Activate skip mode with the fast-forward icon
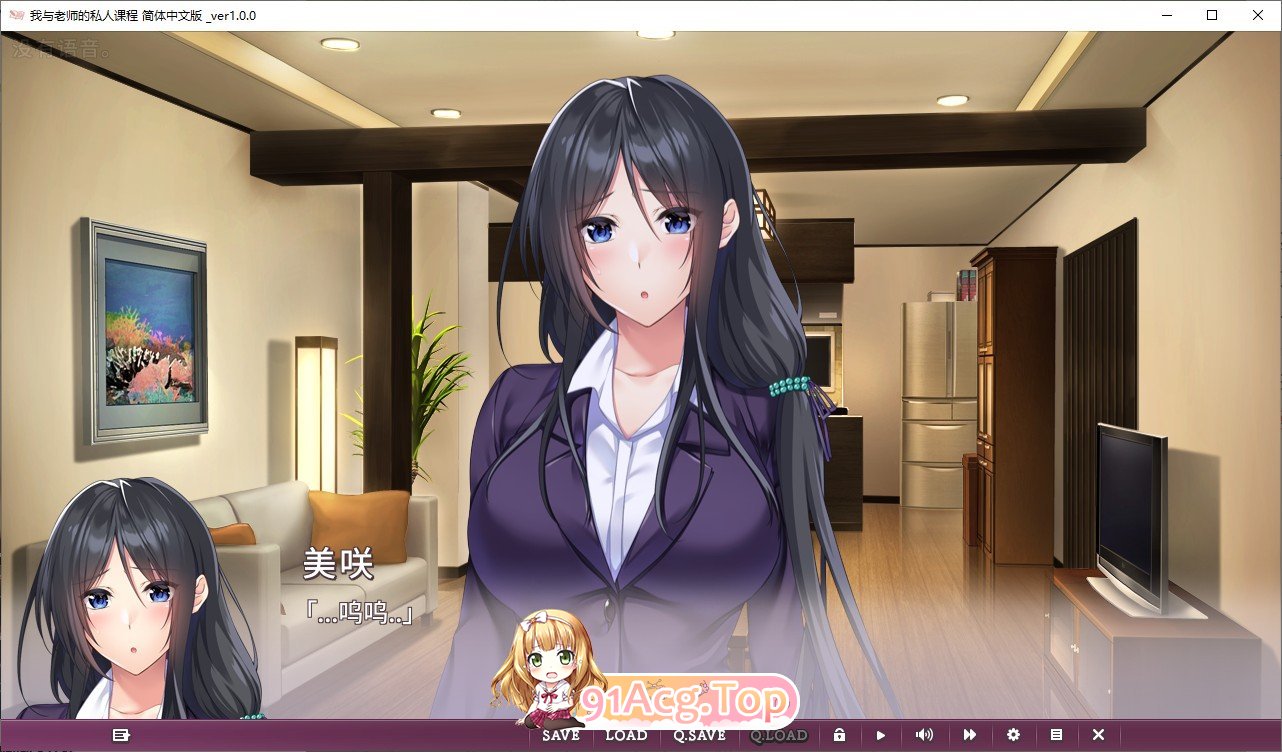 point(969,734)
